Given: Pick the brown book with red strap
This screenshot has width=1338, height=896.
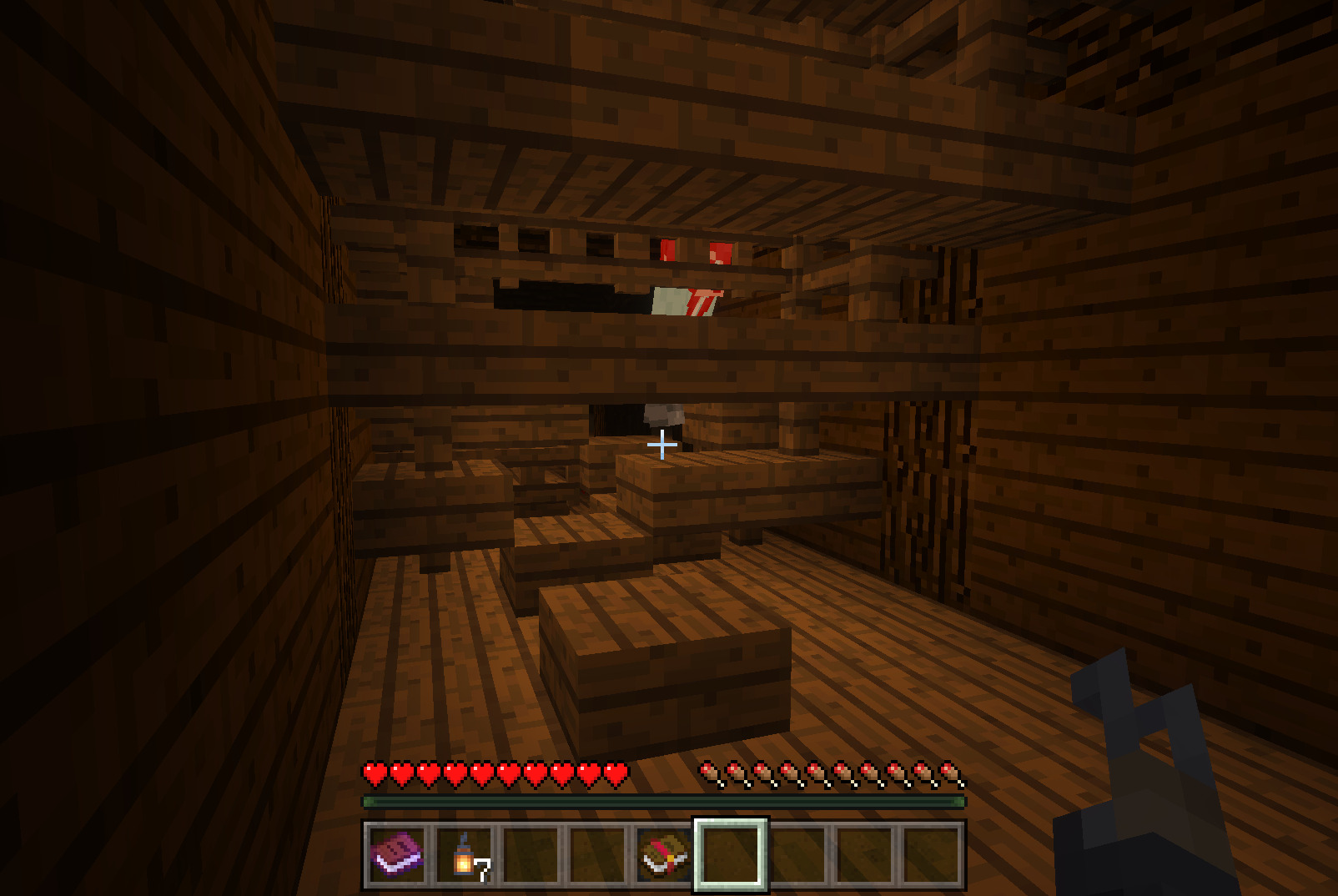Looking at the screenshot, I should coord(664,855).
